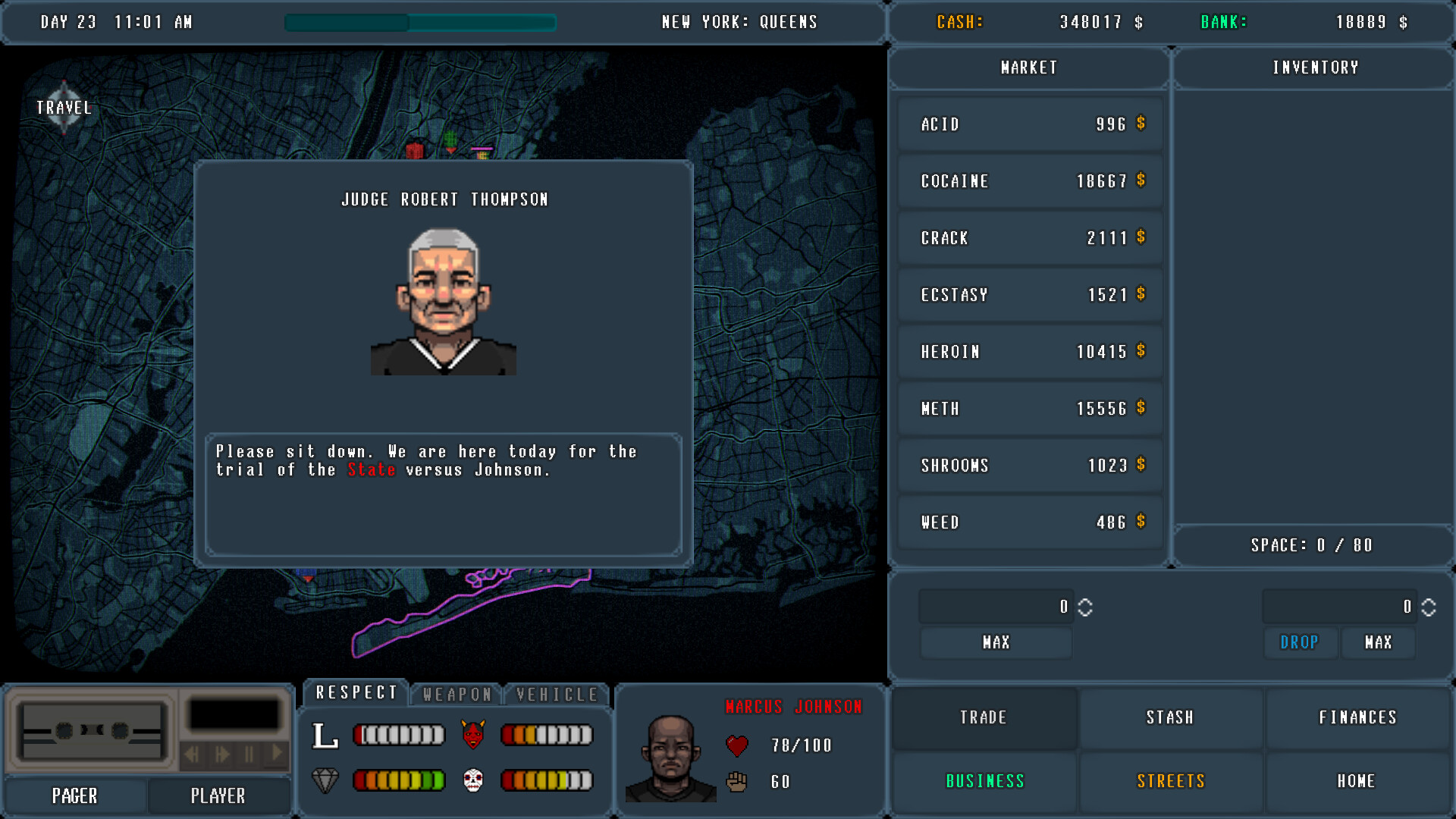
Task: Open the Vehicle tab
Action: (x=556, y=693)
